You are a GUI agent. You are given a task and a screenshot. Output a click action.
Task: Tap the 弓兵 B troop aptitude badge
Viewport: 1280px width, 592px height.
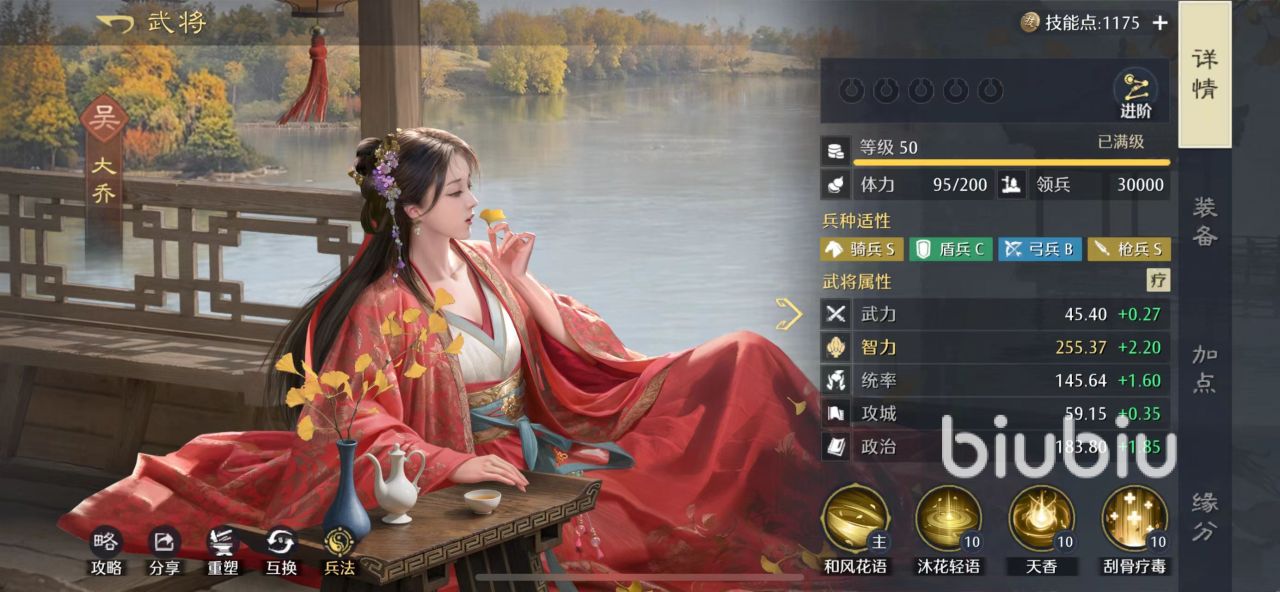coord(1039,249)
